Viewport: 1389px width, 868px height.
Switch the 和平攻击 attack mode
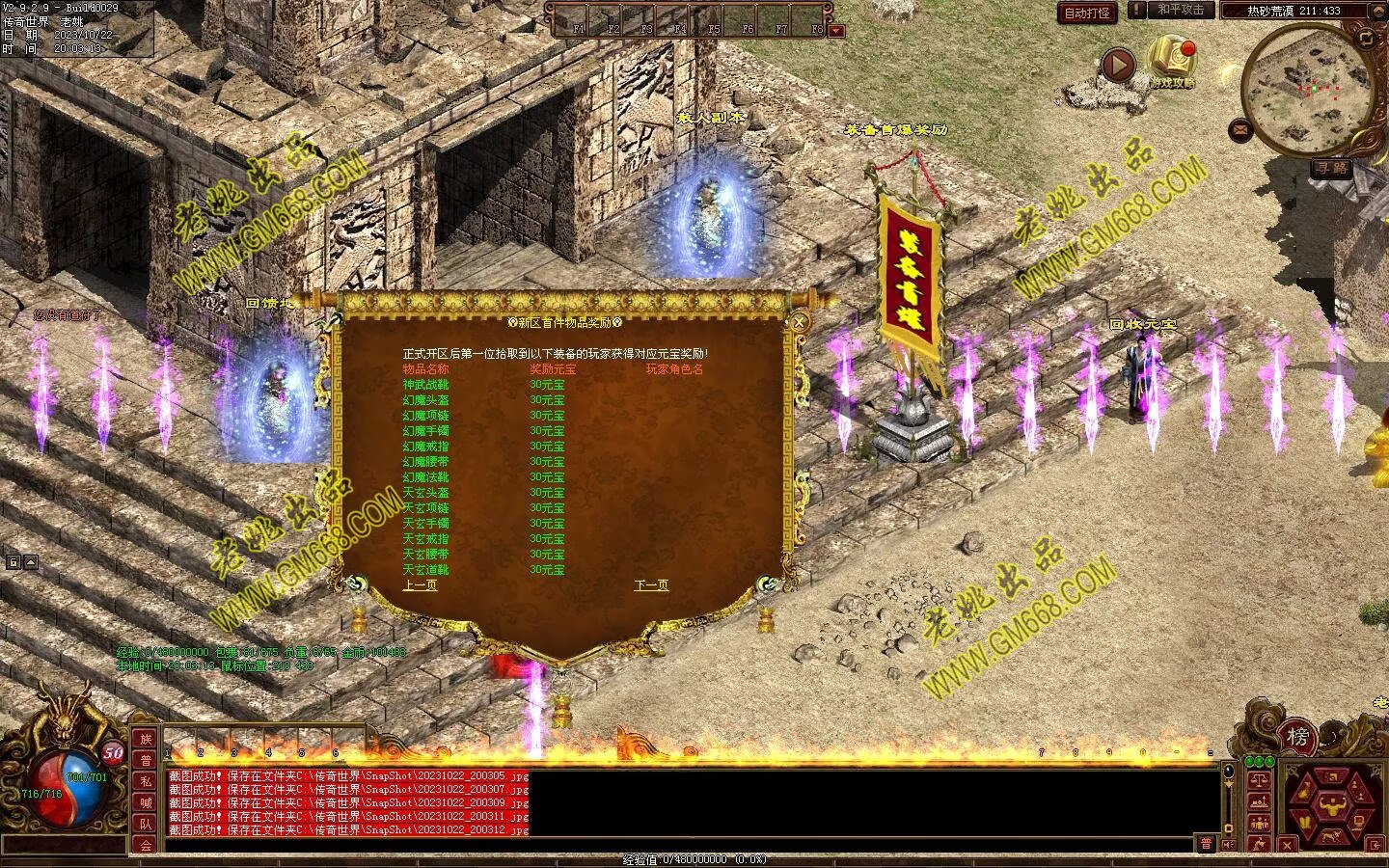pyautogui.click(x=1181, y=11)
